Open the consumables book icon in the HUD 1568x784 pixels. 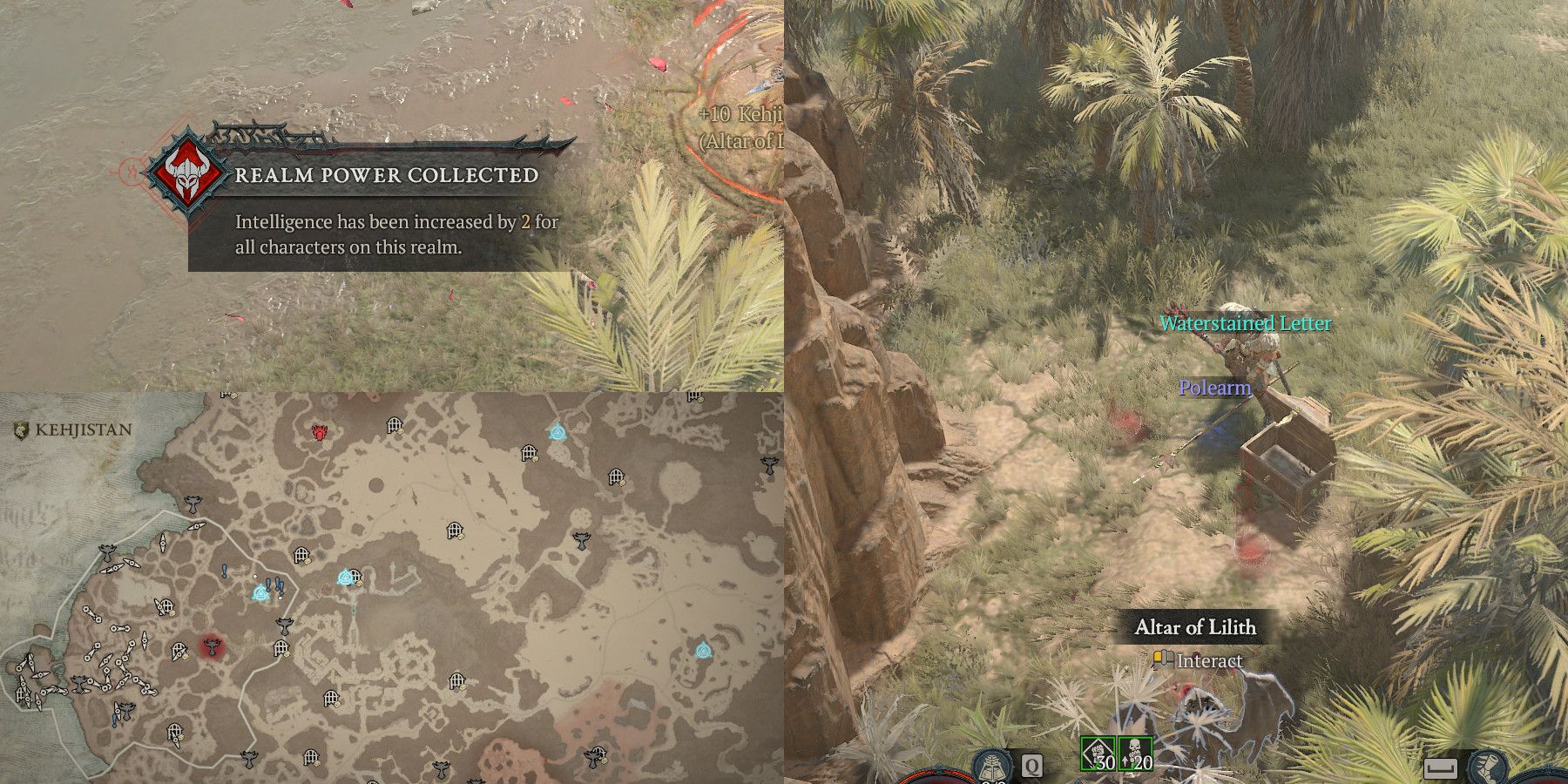[x=990, y=764]
